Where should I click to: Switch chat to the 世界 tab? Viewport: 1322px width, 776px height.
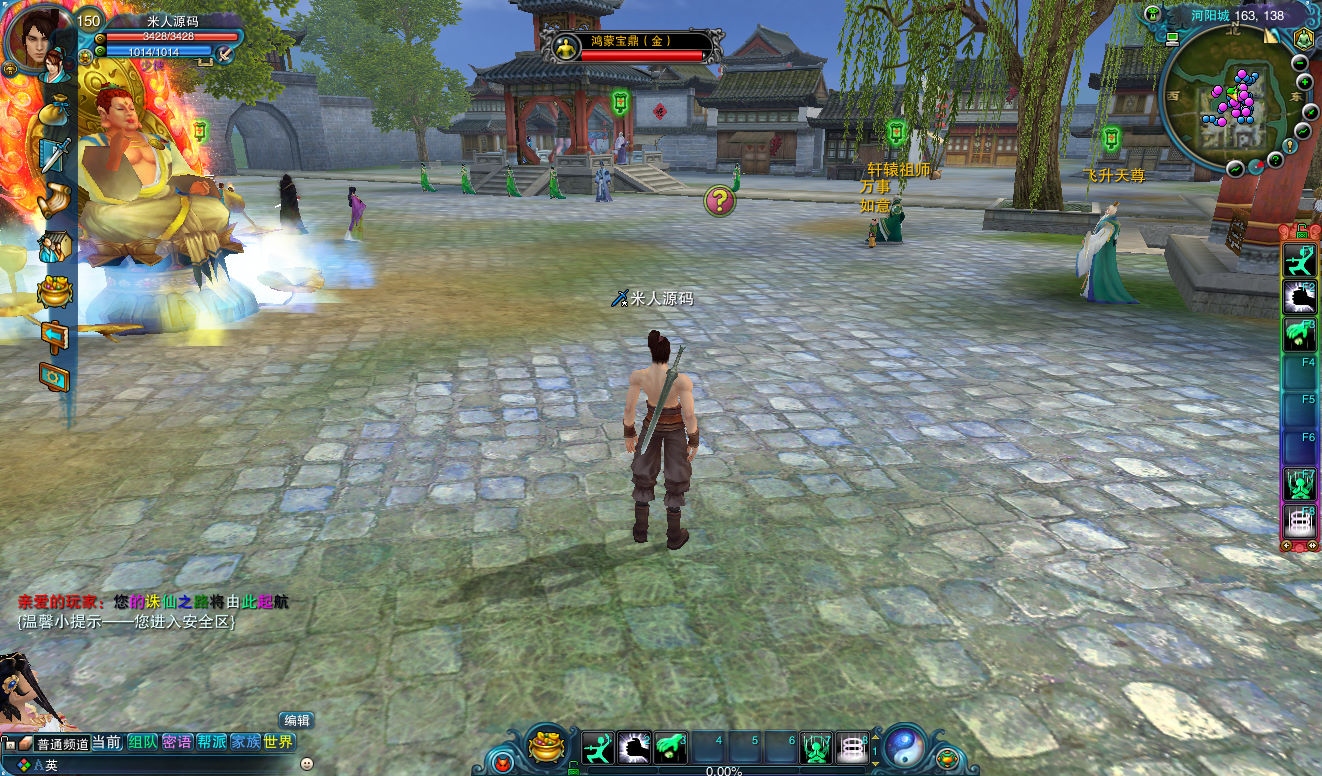point(279,742)
